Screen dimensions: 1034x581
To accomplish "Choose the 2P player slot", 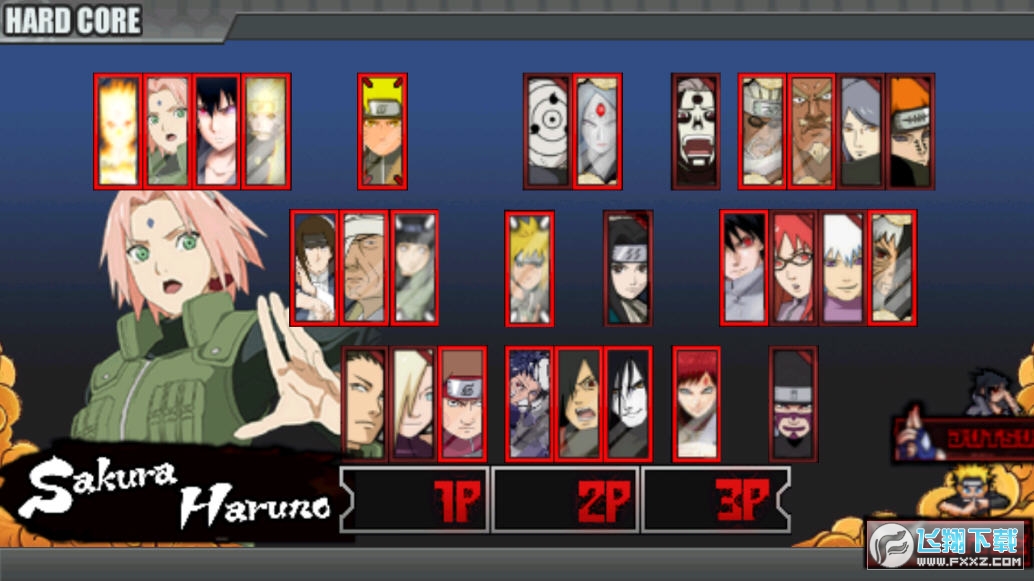I will tap(567, 499).
